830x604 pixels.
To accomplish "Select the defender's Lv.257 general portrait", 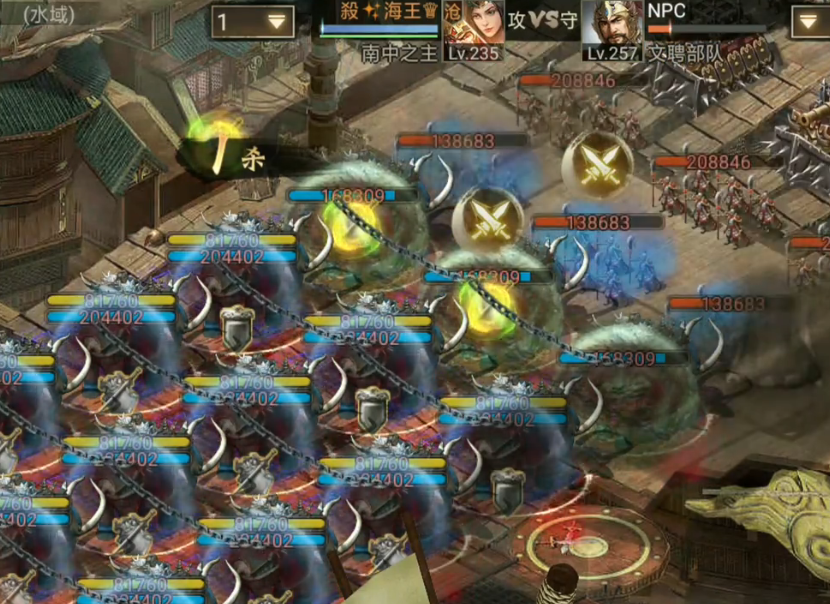I will (612, 25).
